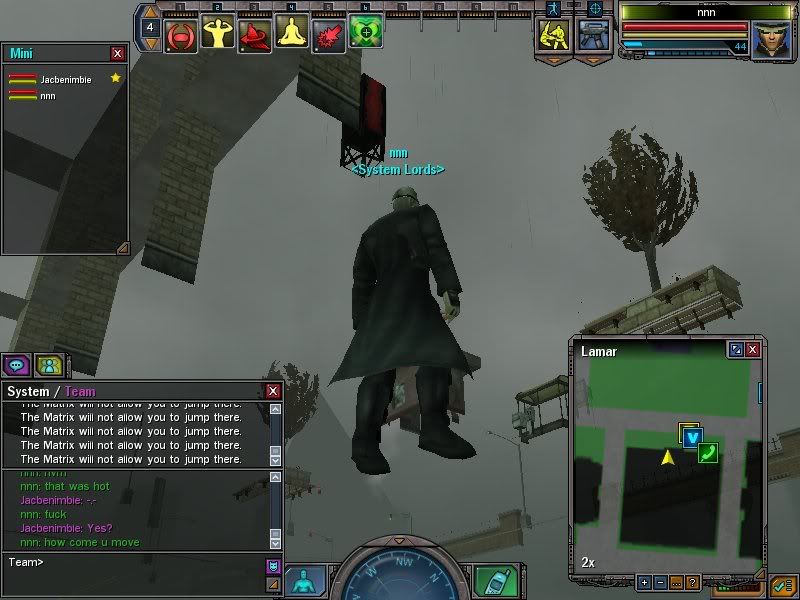Open the purple speech bubble chat button
The height and width of the screenshot is (600, 800).
coord(16,365)
